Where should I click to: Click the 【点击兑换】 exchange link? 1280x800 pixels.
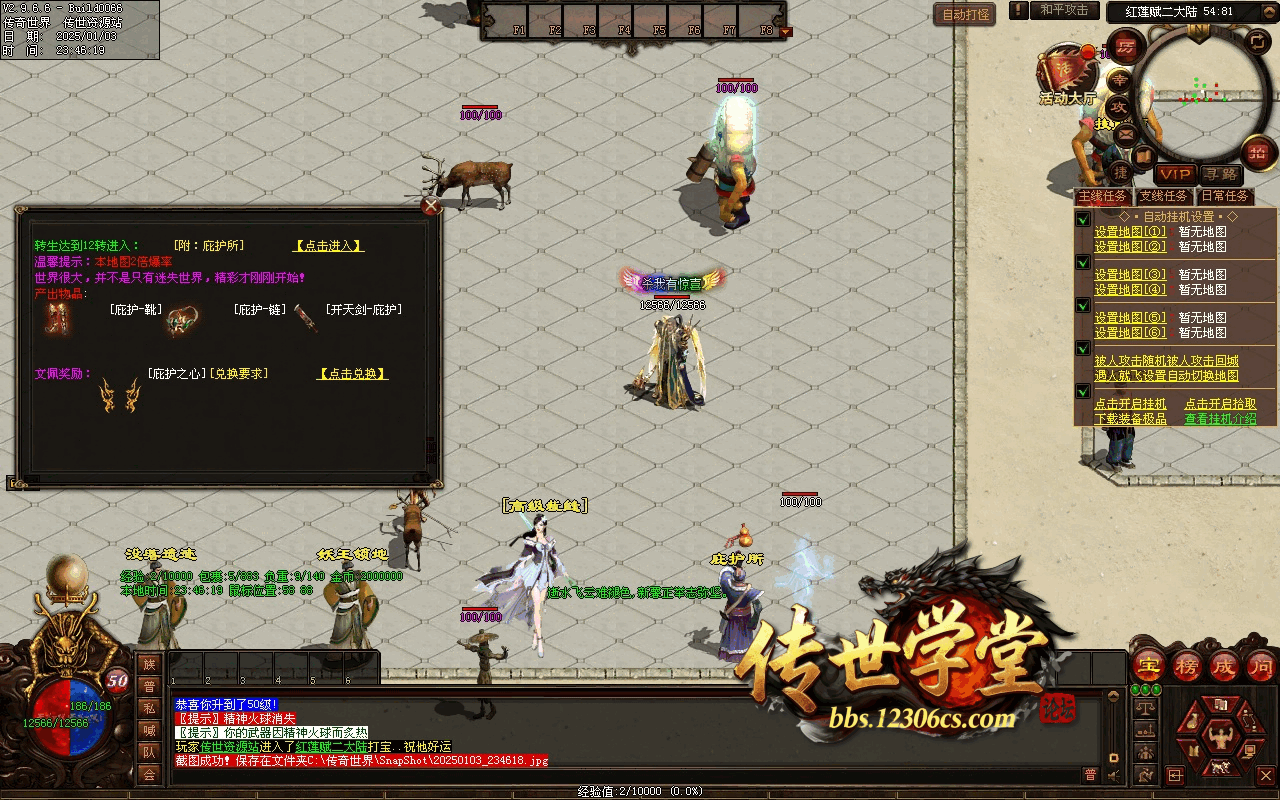(x=352, y=374)
